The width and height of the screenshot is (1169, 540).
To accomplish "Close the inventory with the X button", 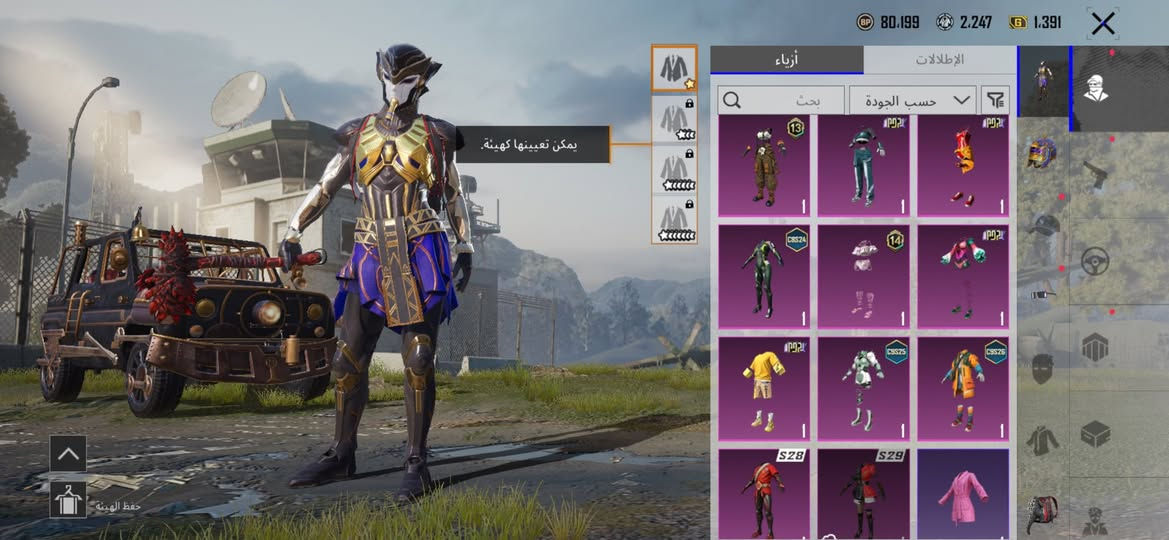I will click(1102, 24).
